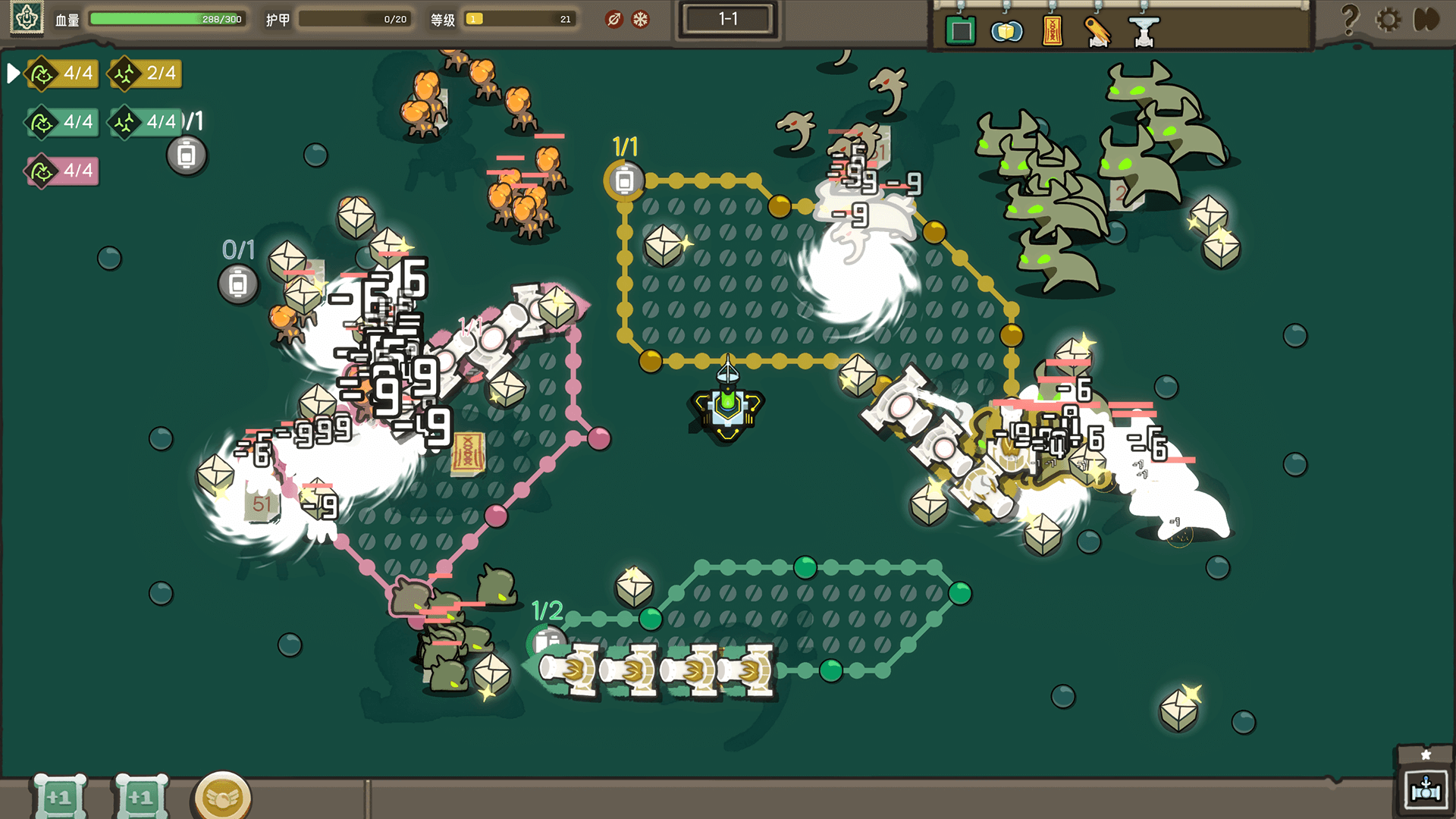Select the white funnel valve item

(x=1144, y=32)
